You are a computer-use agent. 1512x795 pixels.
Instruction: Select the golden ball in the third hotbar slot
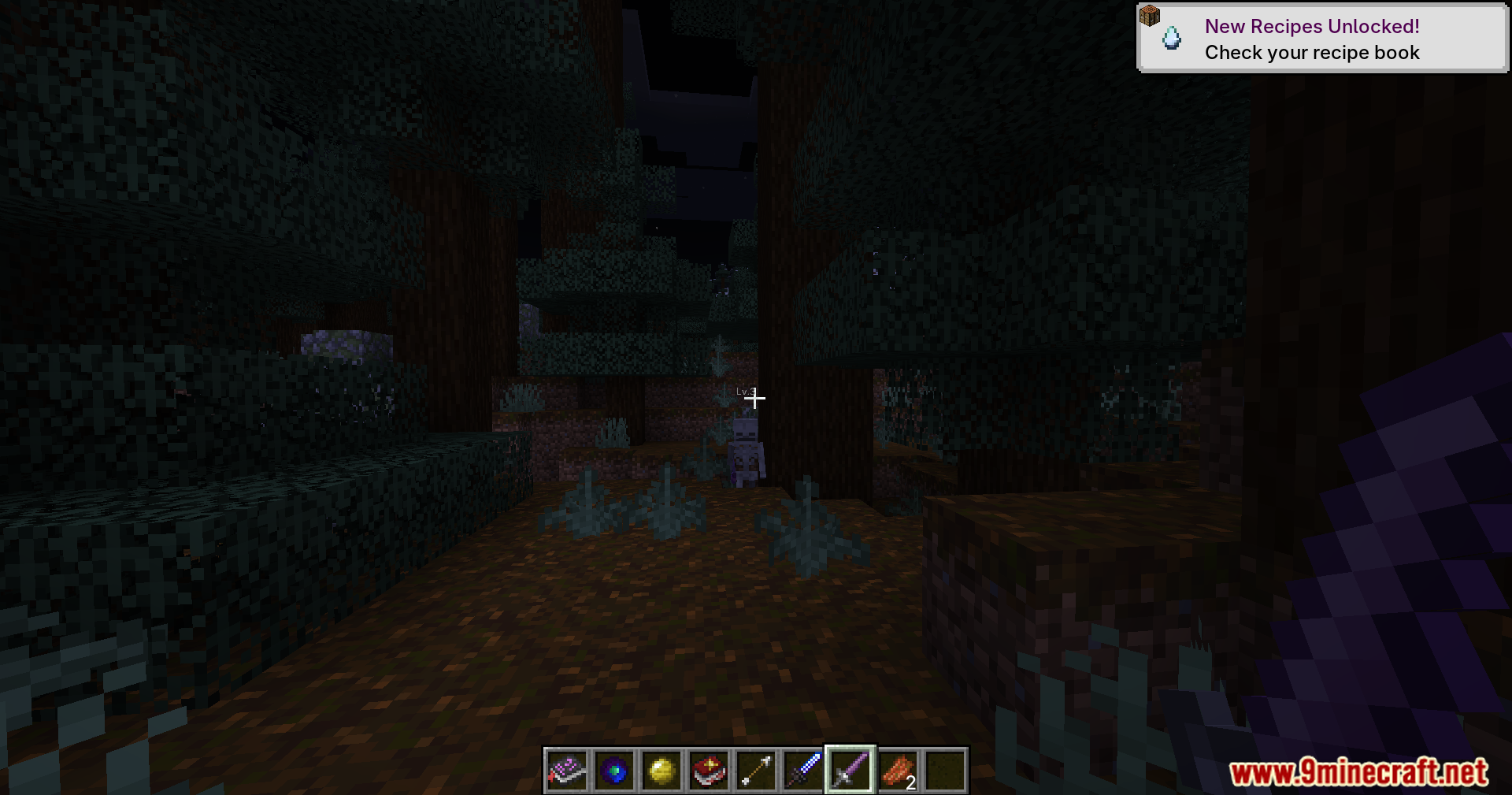661,771
